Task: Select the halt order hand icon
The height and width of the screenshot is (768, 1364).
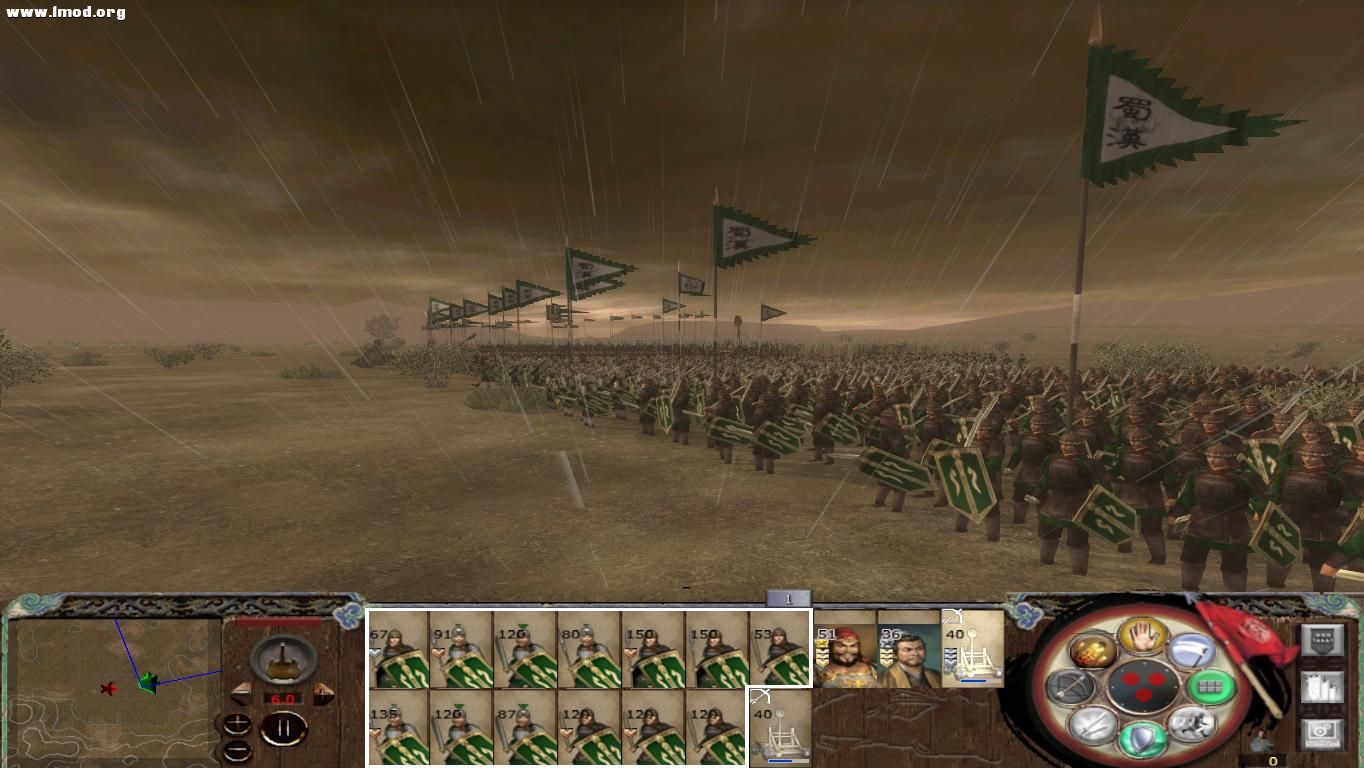Action: pyautogui.click(x=1141, y=638)
